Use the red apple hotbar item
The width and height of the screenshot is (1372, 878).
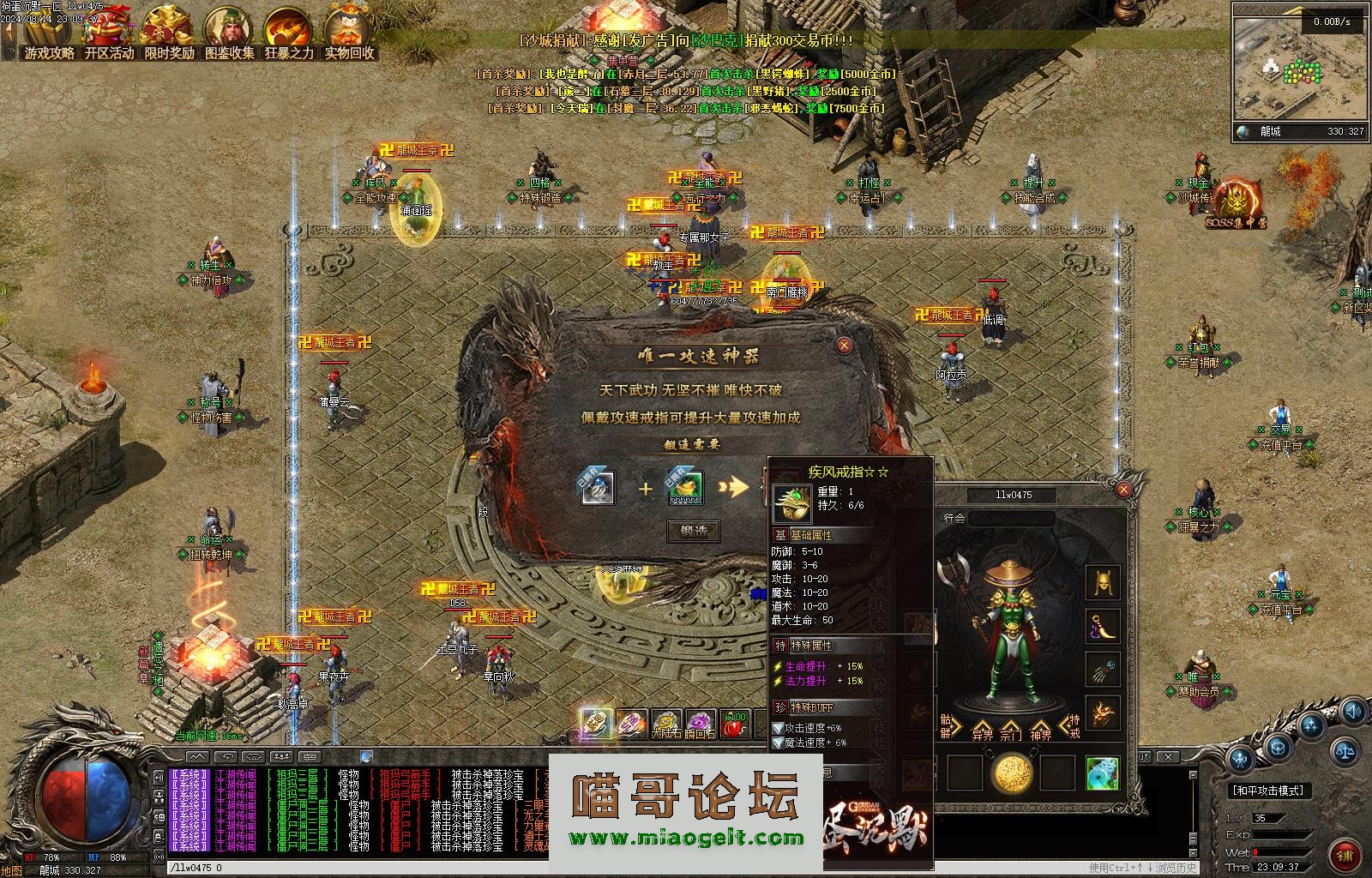[735, 725]
